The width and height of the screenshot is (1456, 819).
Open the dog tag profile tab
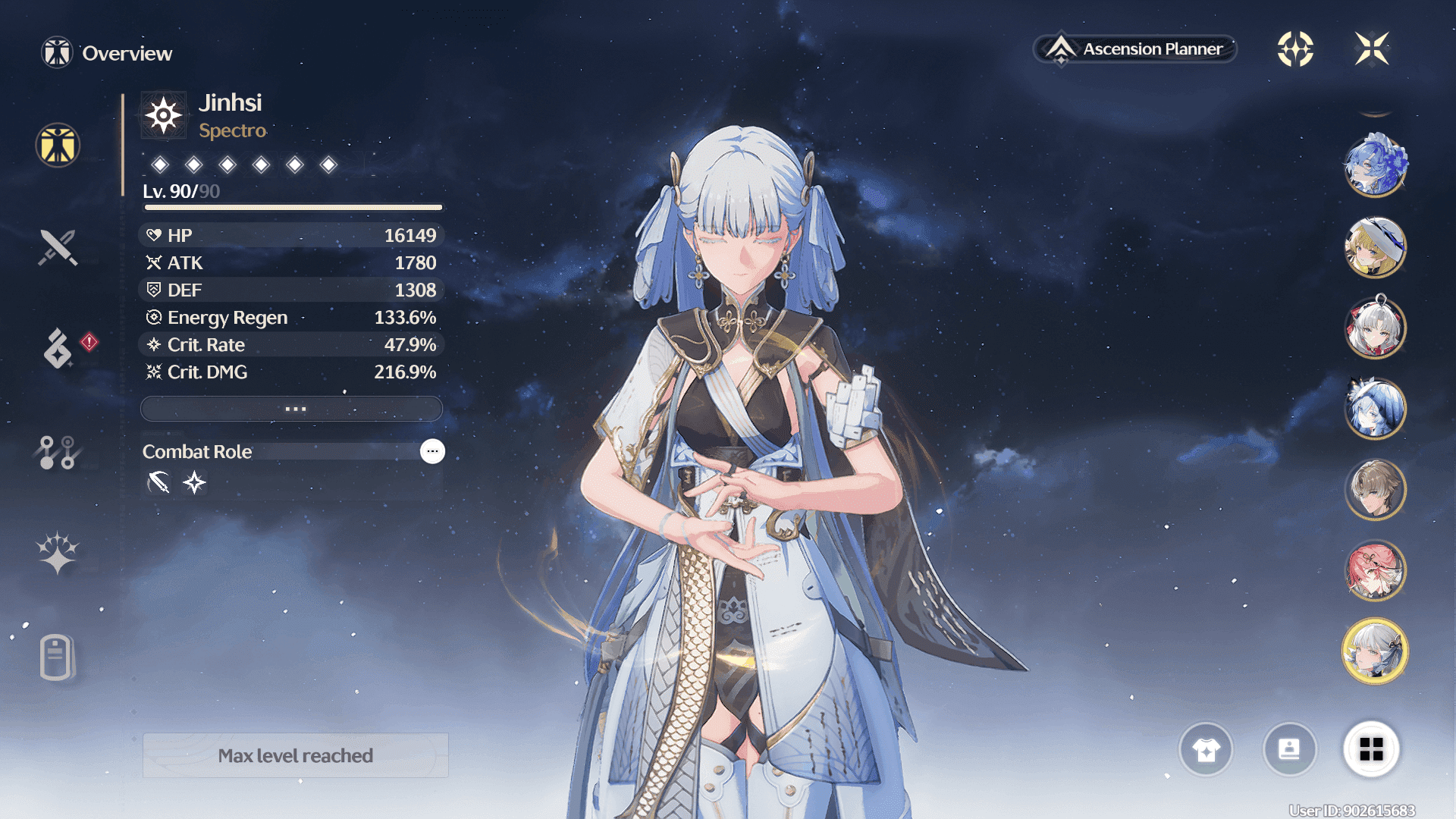pos(58,657)
